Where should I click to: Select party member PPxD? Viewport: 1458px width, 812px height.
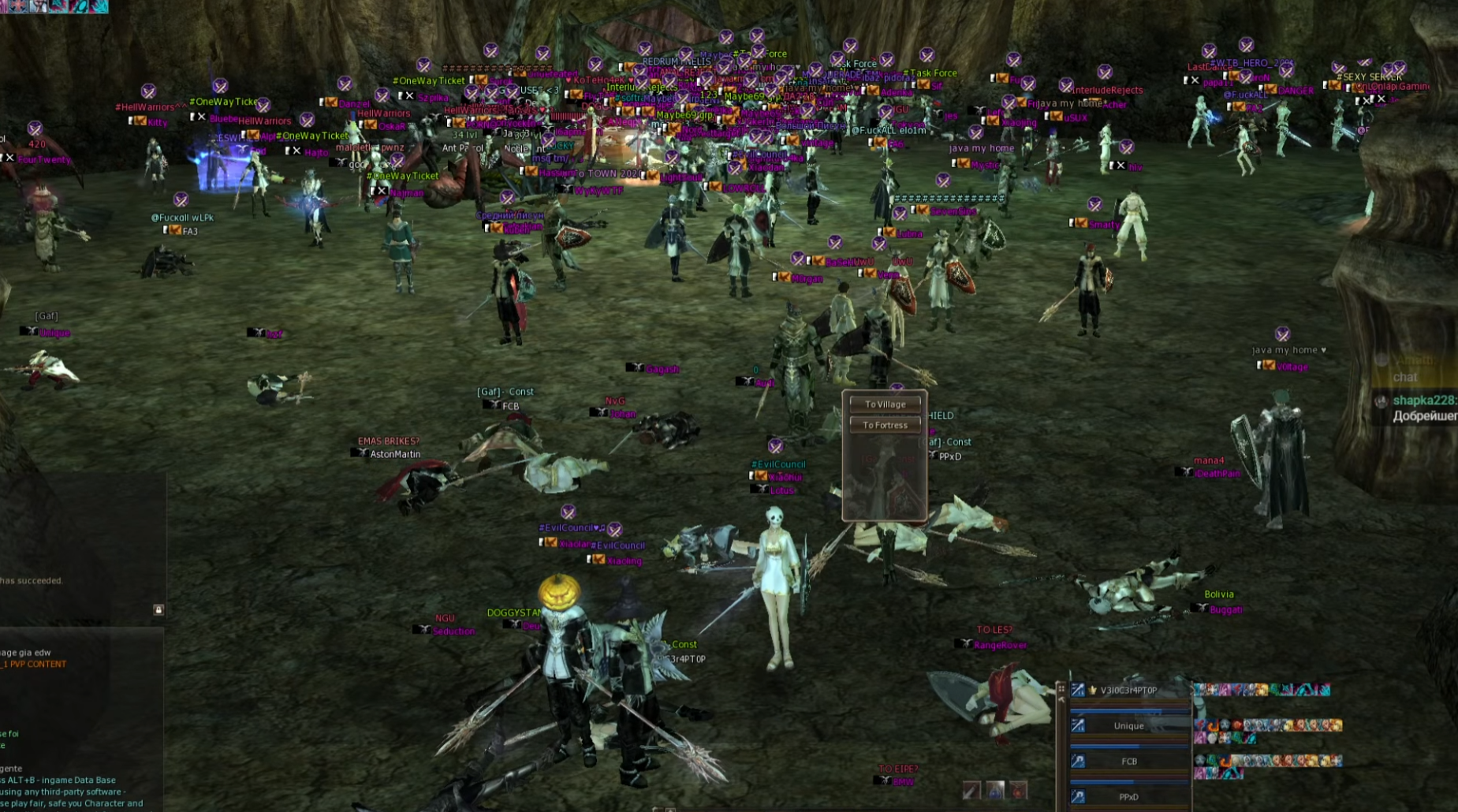pos(1128,797)
